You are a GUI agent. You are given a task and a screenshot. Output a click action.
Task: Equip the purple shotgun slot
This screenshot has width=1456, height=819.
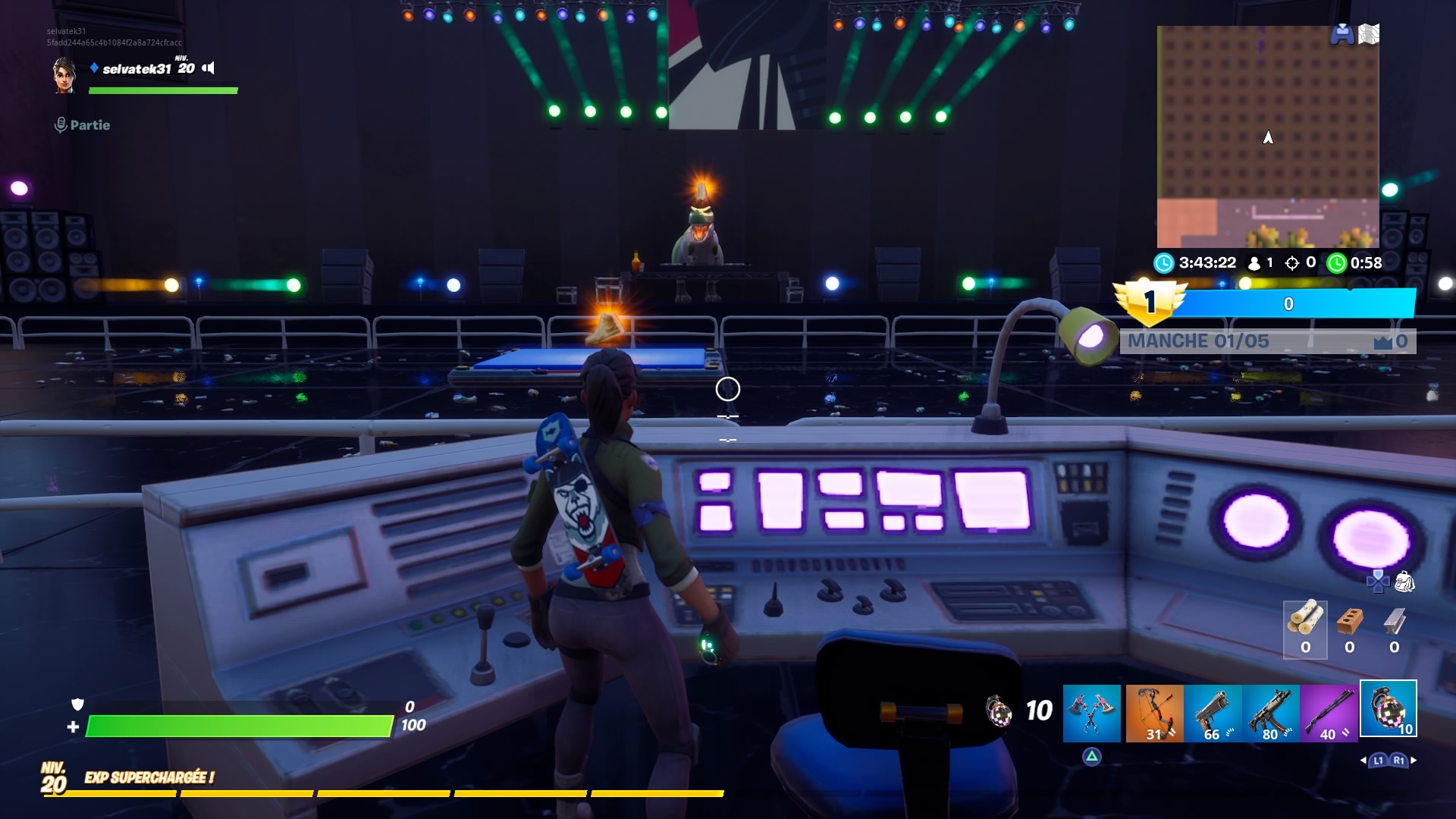click(1329, 711)
